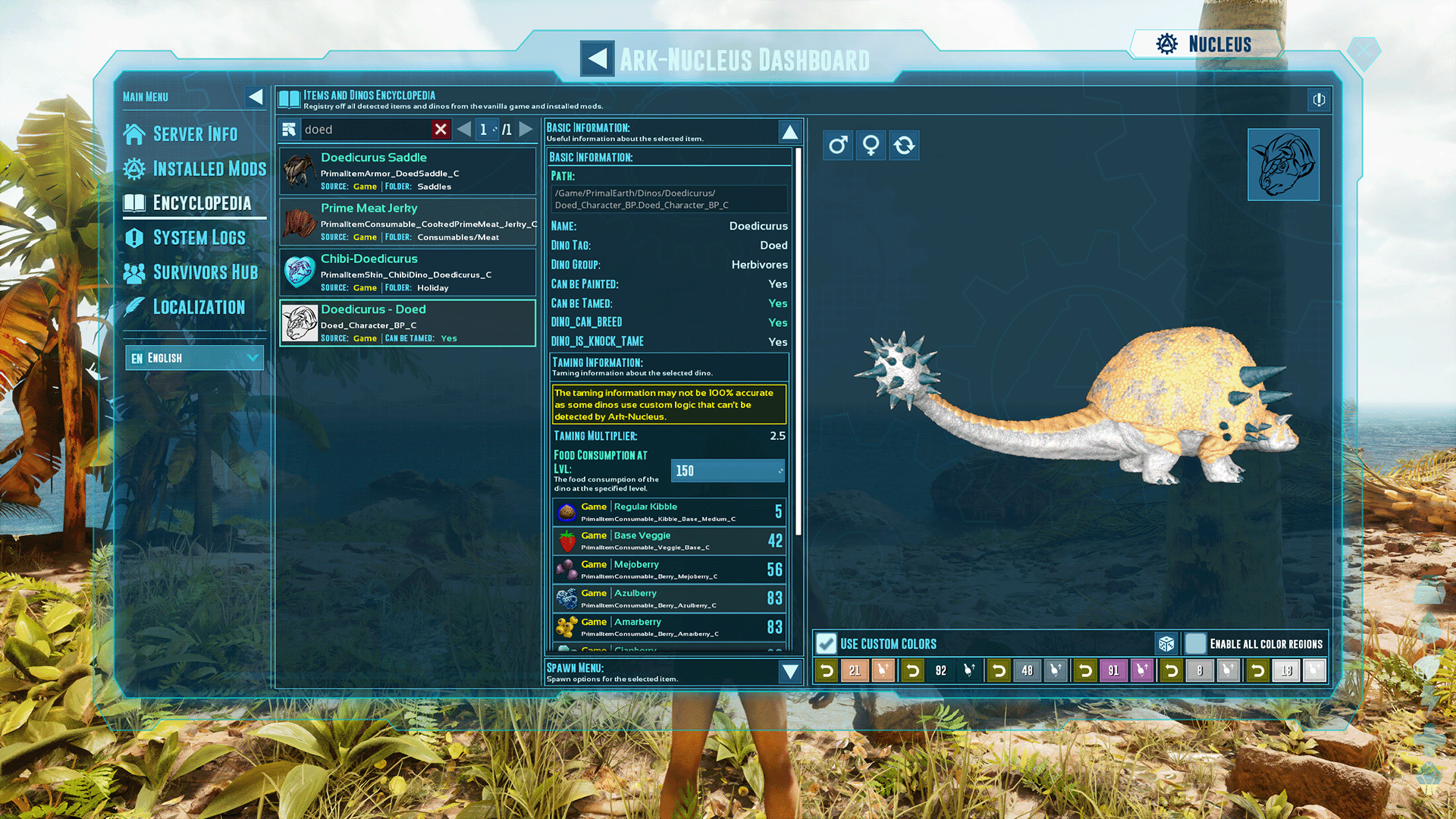Choose Prime Meat Jerky in results
Image resolution: width=1456 pixels, height=819 pixels.
407,222
